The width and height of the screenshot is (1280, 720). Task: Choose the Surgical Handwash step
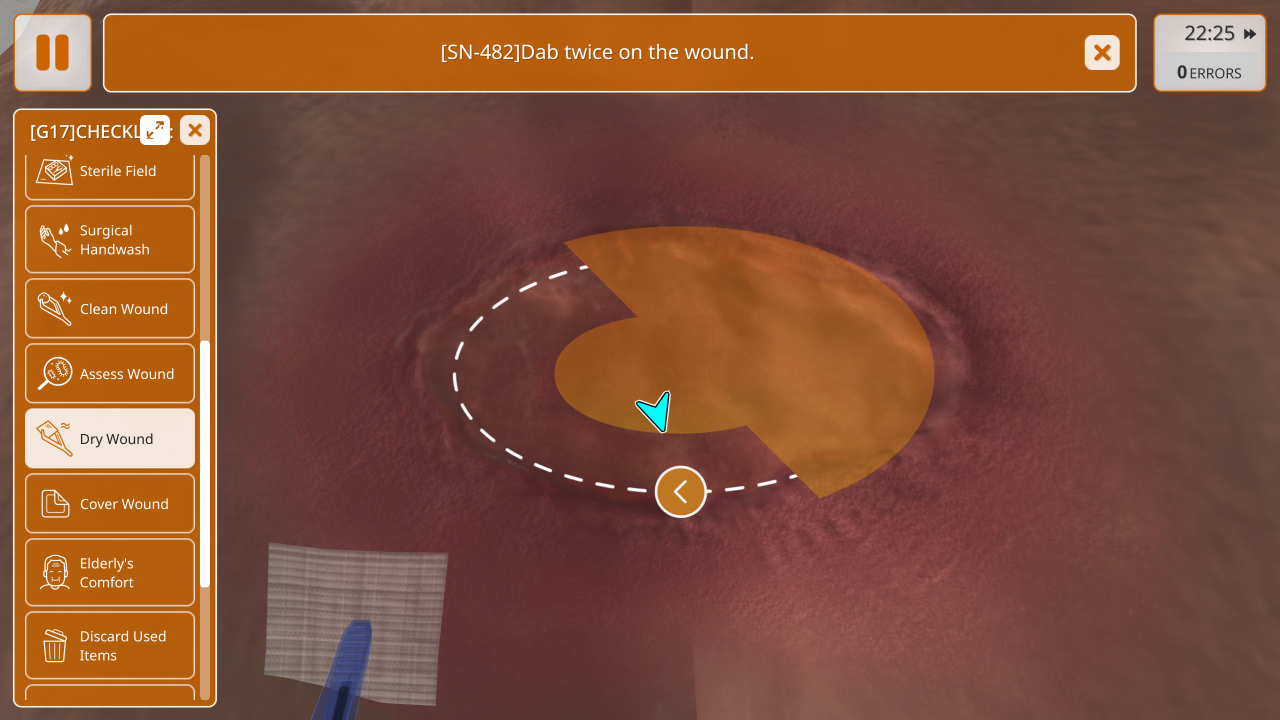click(110, 240)
